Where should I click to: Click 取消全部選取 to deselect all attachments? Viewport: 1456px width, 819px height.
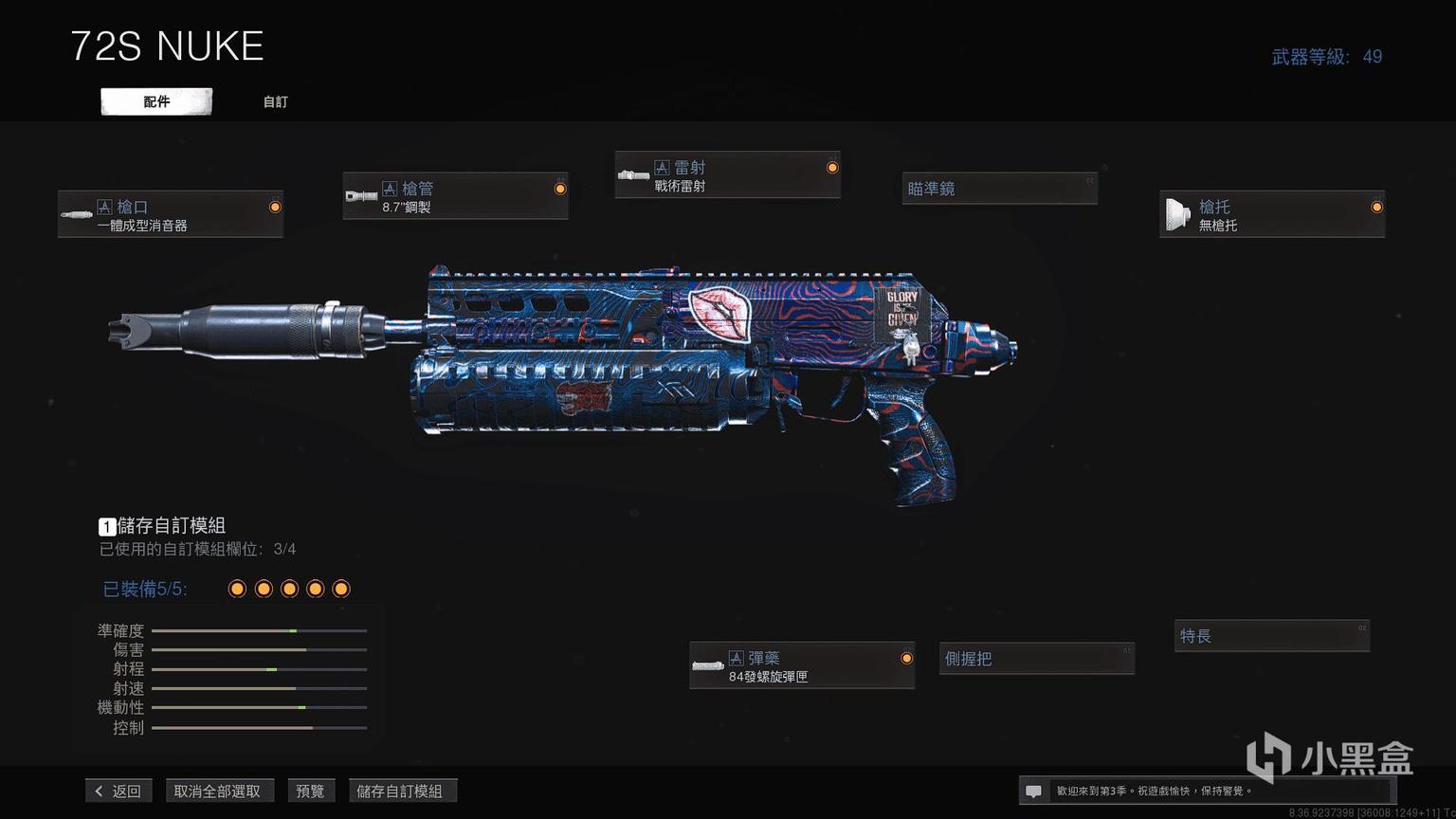pyautogui.click(x=217, y=791)
